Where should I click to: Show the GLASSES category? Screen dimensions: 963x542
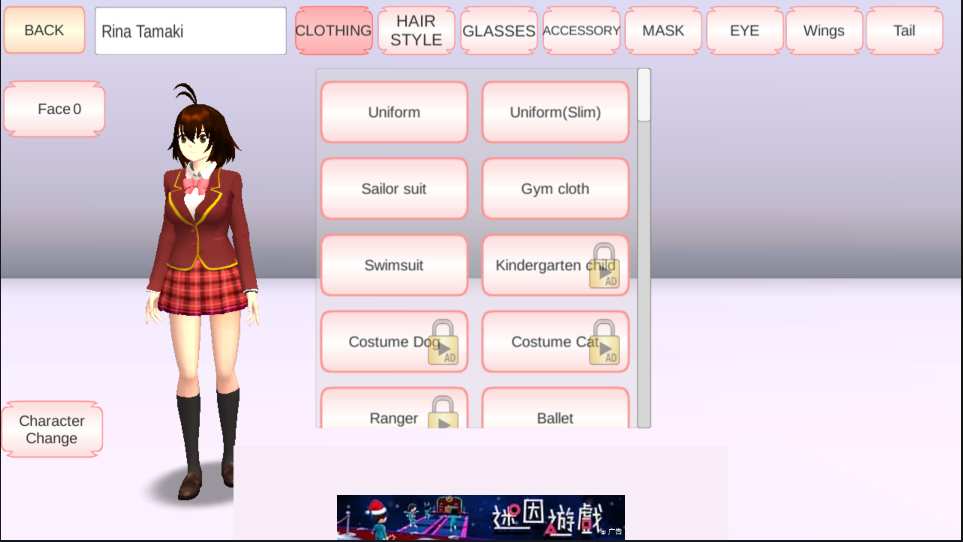click(498, 30)
